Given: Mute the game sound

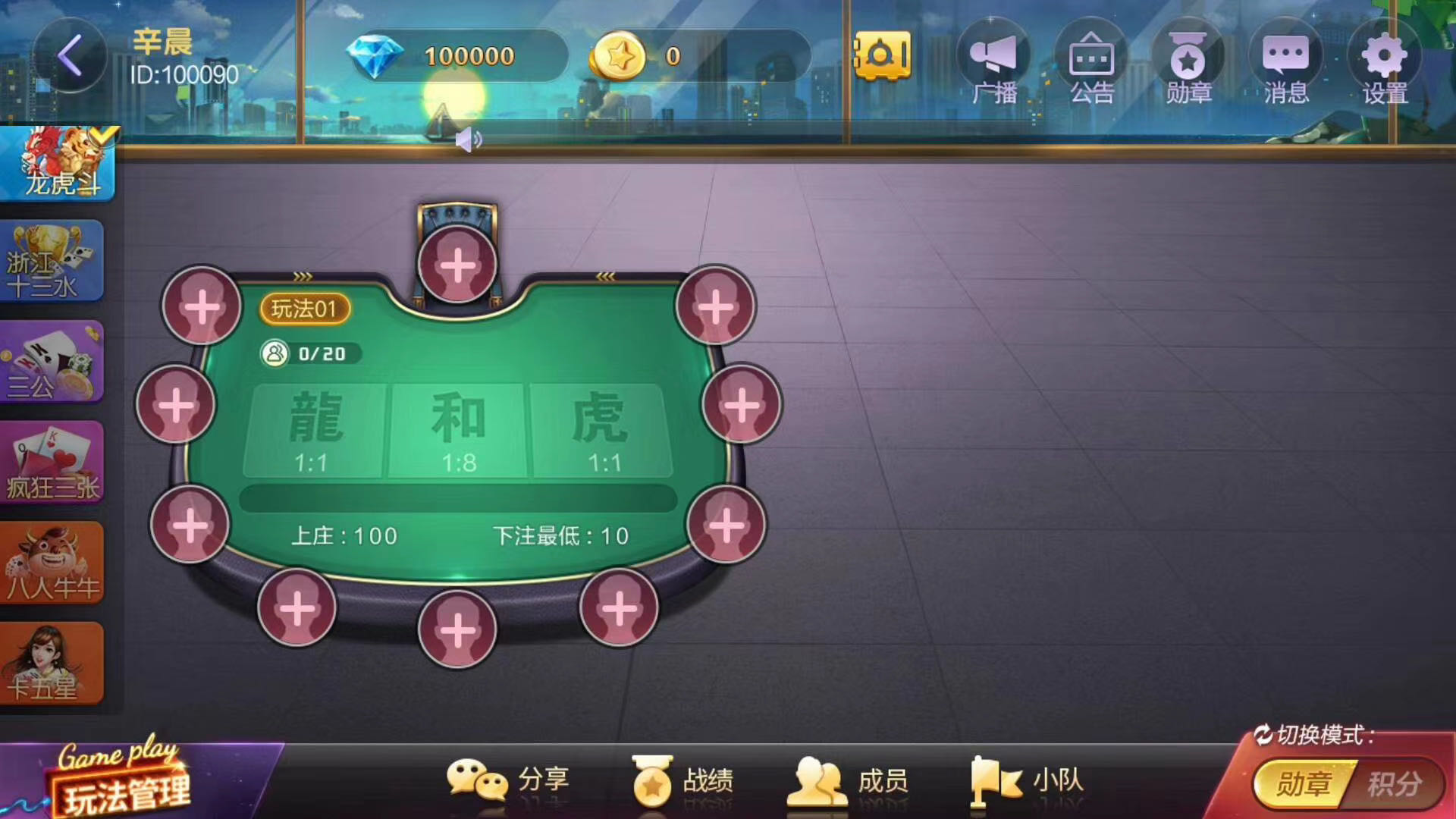Looking at the screenshot, I should [469, 138].
